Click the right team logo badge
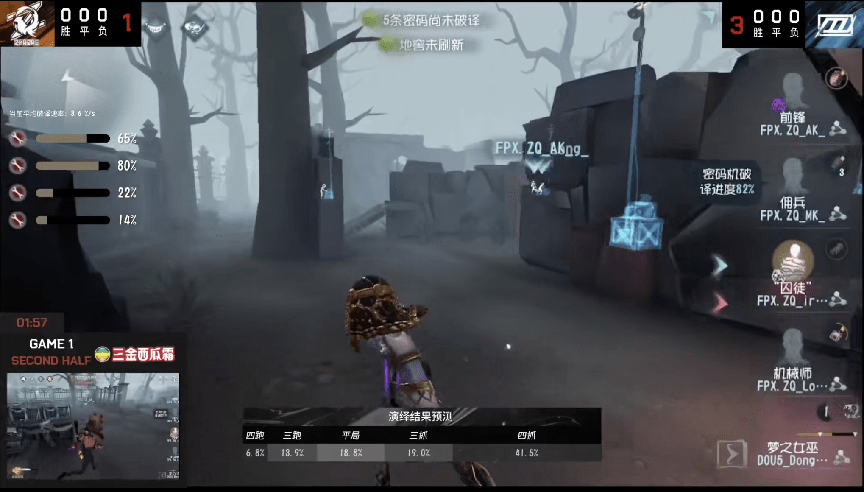This screenshot has height=492, width=864. [x=834, y=24]
